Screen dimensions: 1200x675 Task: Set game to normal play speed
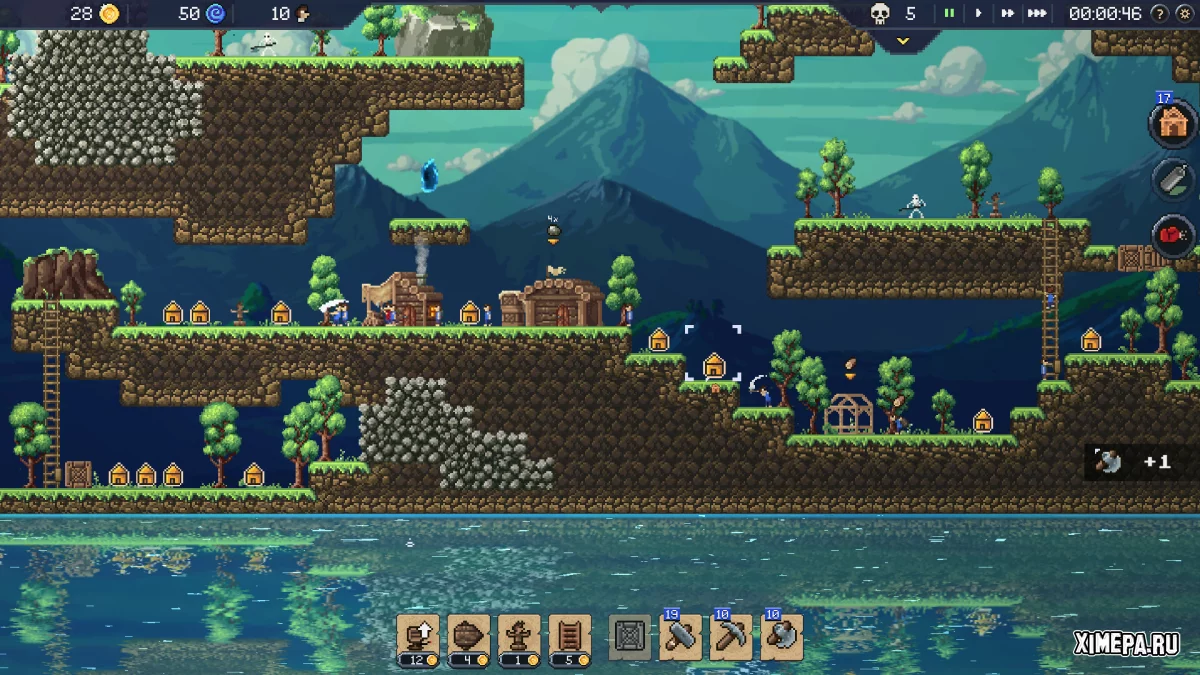[x=978, y=14]
